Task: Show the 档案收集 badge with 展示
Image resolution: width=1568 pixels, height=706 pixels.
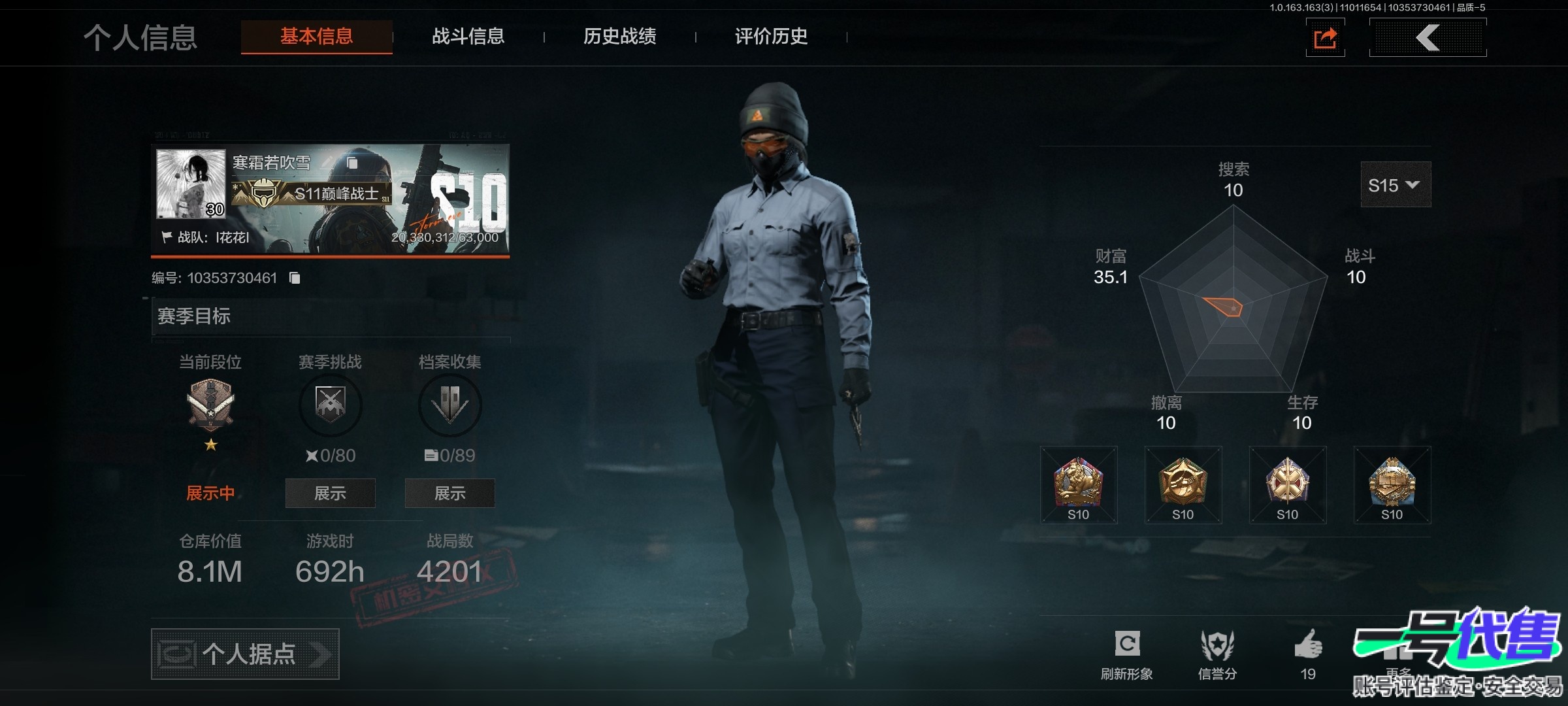Action: (449, 493)
